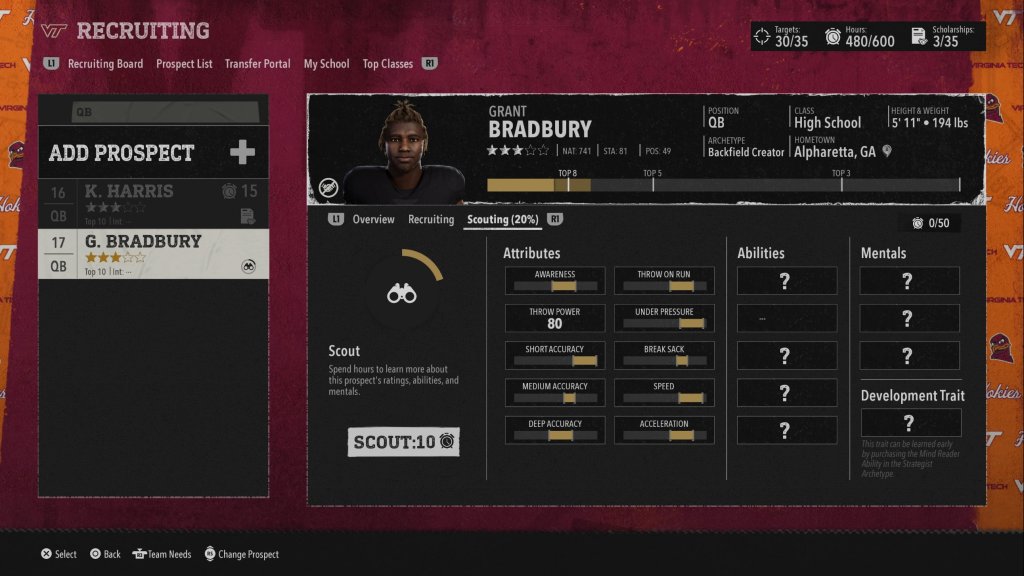This screenshot has height=576, width=1024.
Task: Open the prospect Recruiting tab
Action: point(431,220)
